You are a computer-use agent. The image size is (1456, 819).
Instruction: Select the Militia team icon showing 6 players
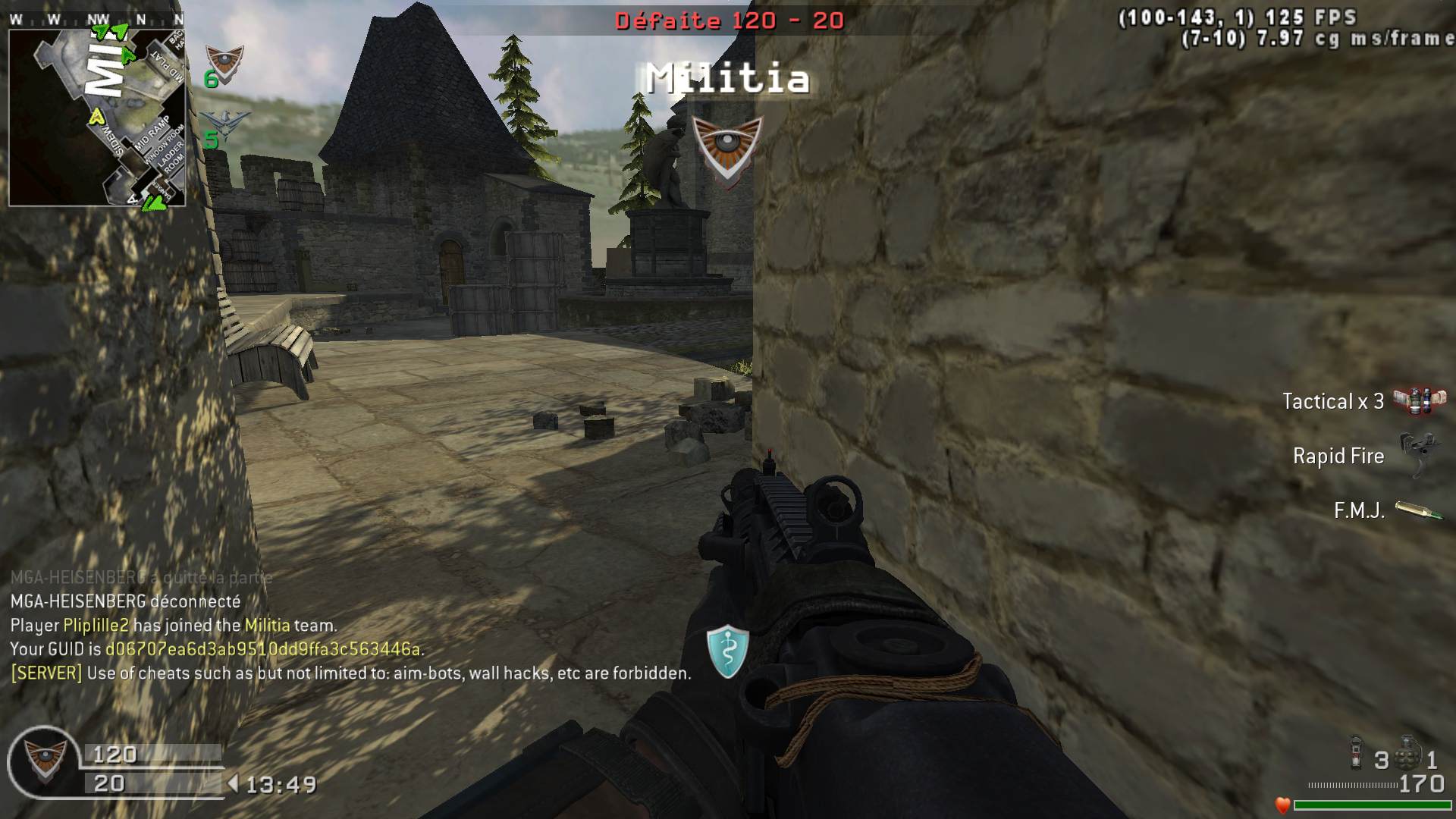coord(224,64)
